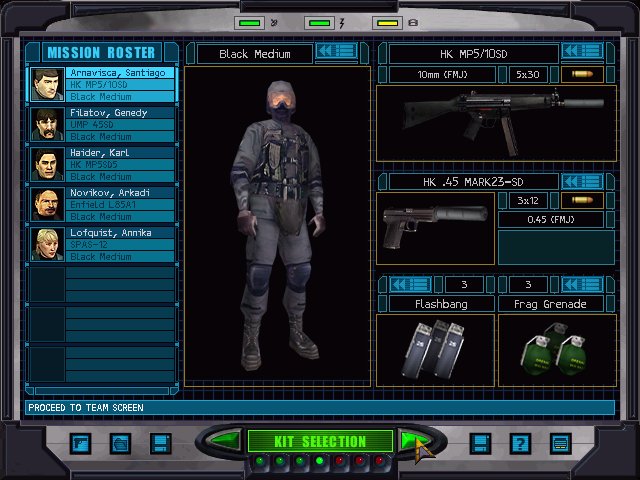The width and height of the screenshot is (640, 480).
Task: Go to the next screen with right arrow
Action: tap(413, 441)
